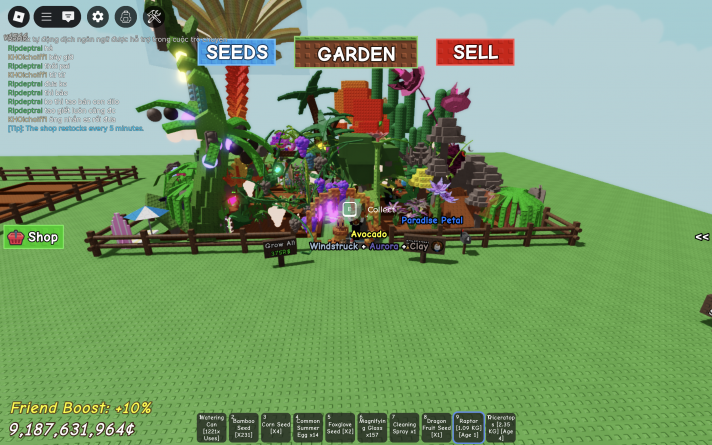Equip the Foxglove Seed slot

(340, 427)
